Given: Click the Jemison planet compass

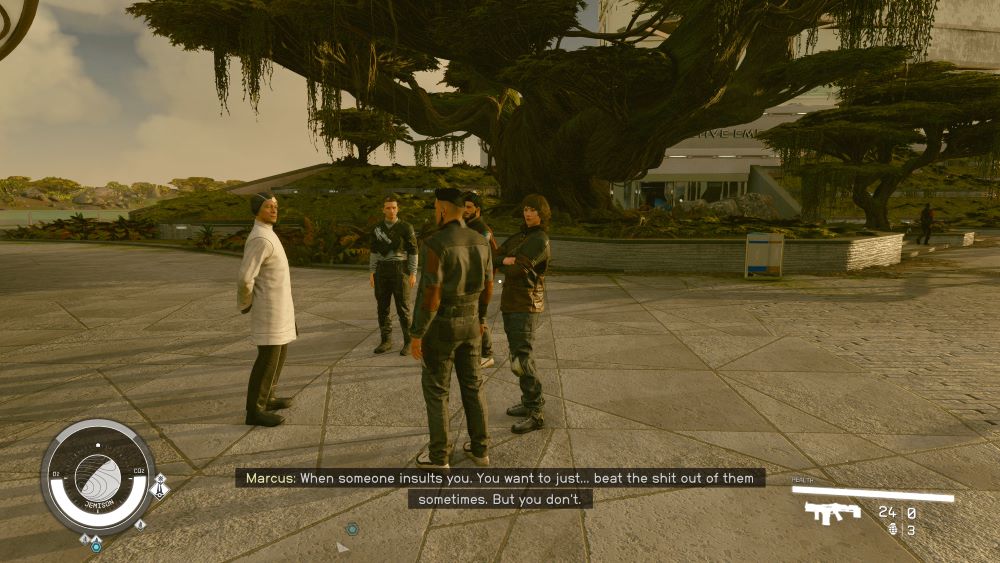Looking at the screenshot, I should pyautogui.click(x=97, y=476).
